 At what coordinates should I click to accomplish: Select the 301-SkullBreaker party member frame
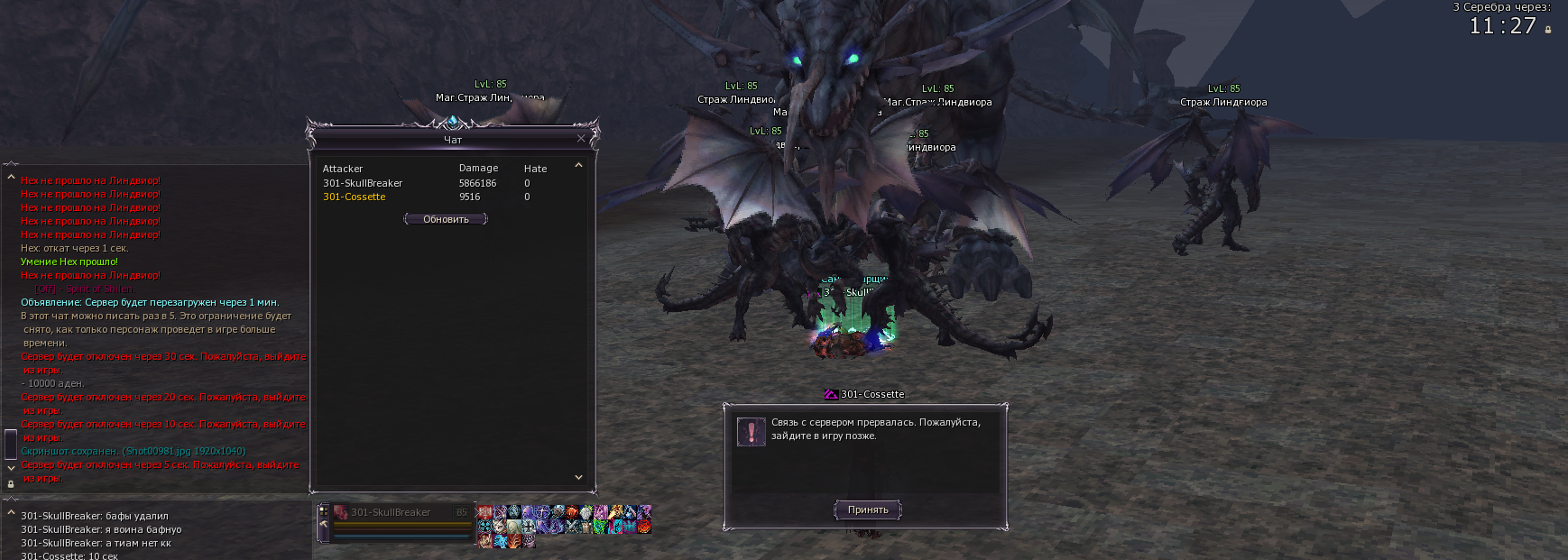click(397, 513)
